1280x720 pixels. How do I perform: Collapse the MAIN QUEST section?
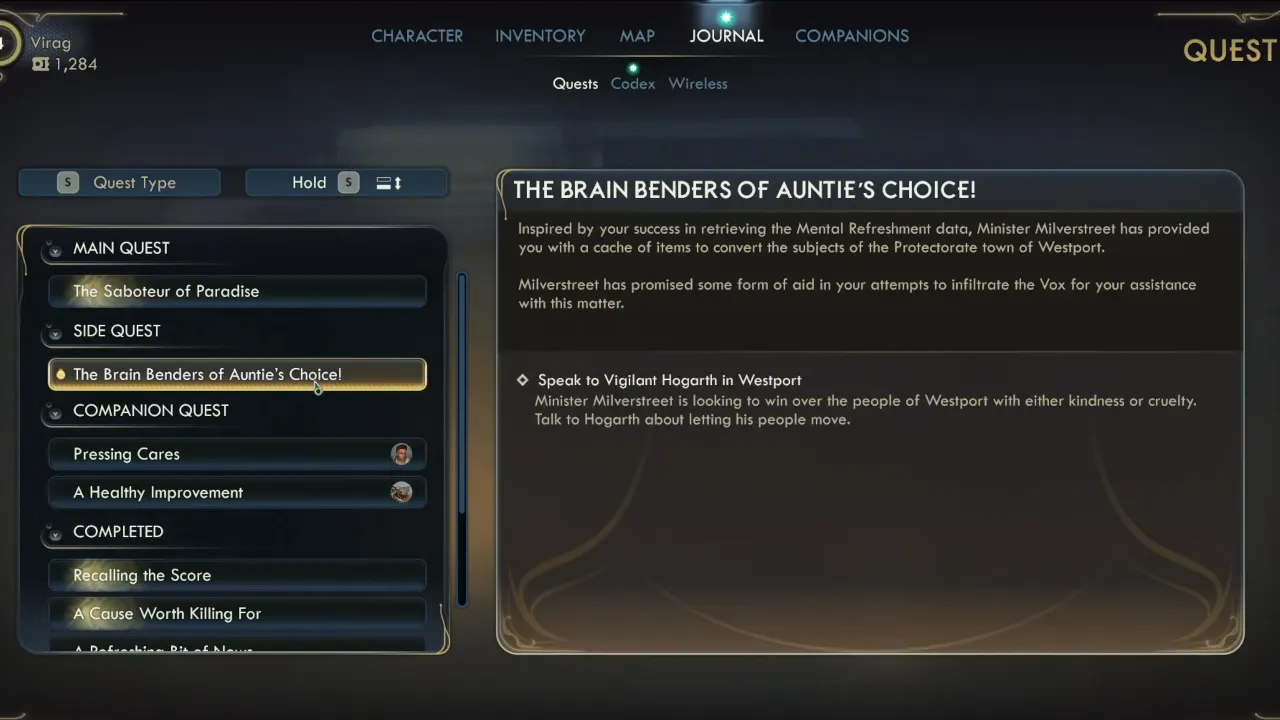(x=55, y=250)
